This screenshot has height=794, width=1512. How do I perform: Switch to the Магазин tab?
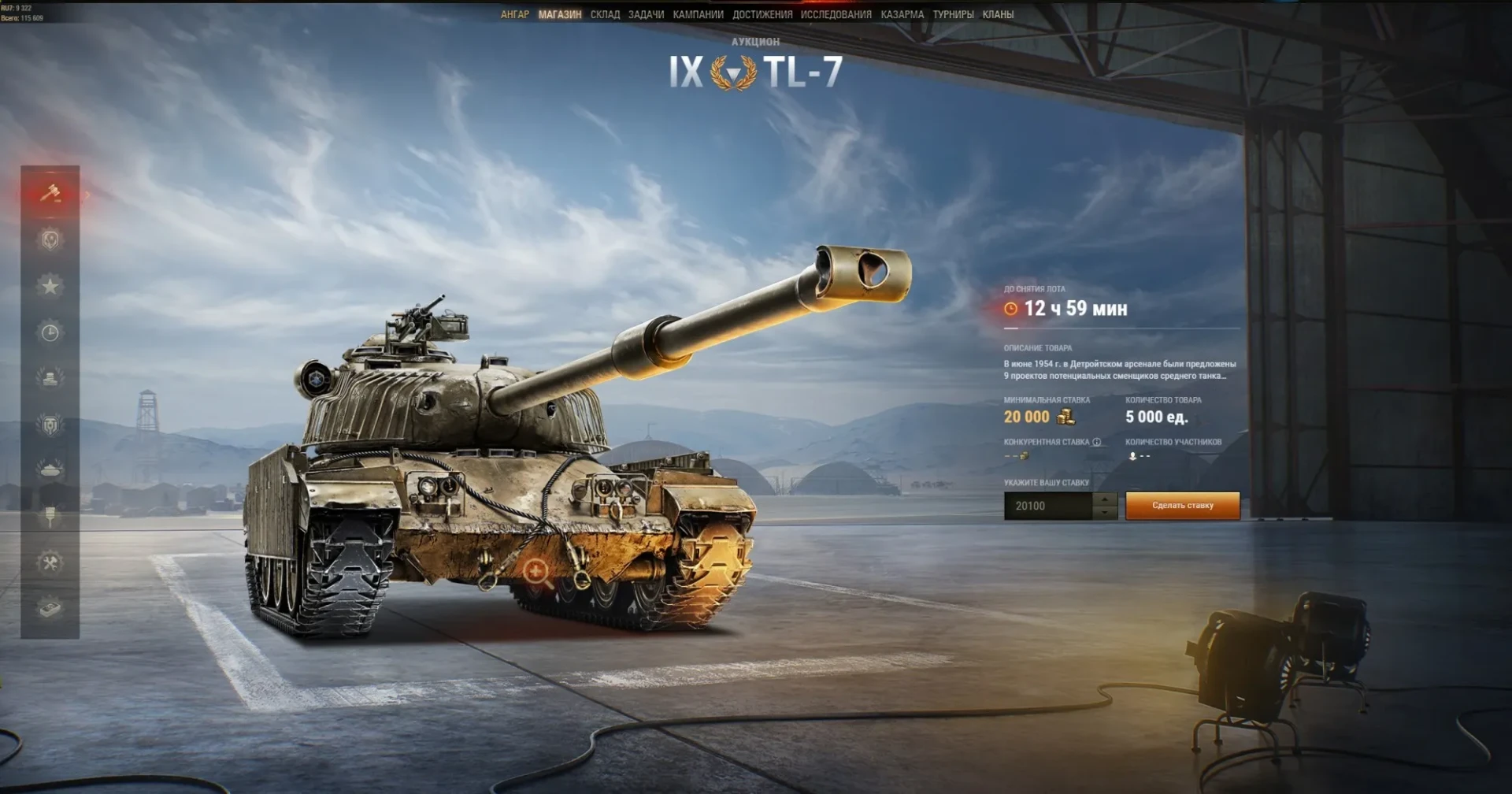click(x=560, y=14)
